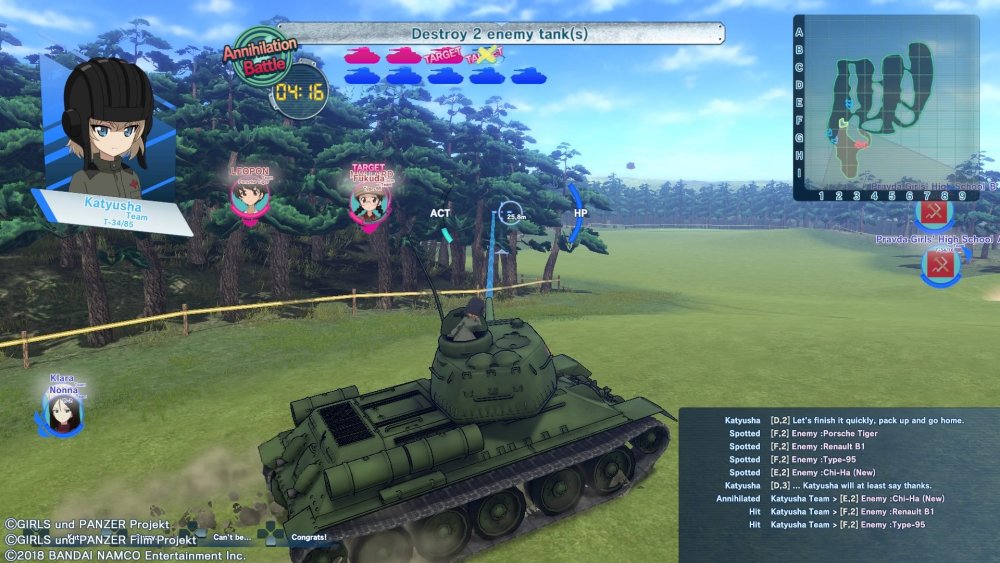Target the Fukuda enemy marker
1000x563 pixels.
(369, 200)
